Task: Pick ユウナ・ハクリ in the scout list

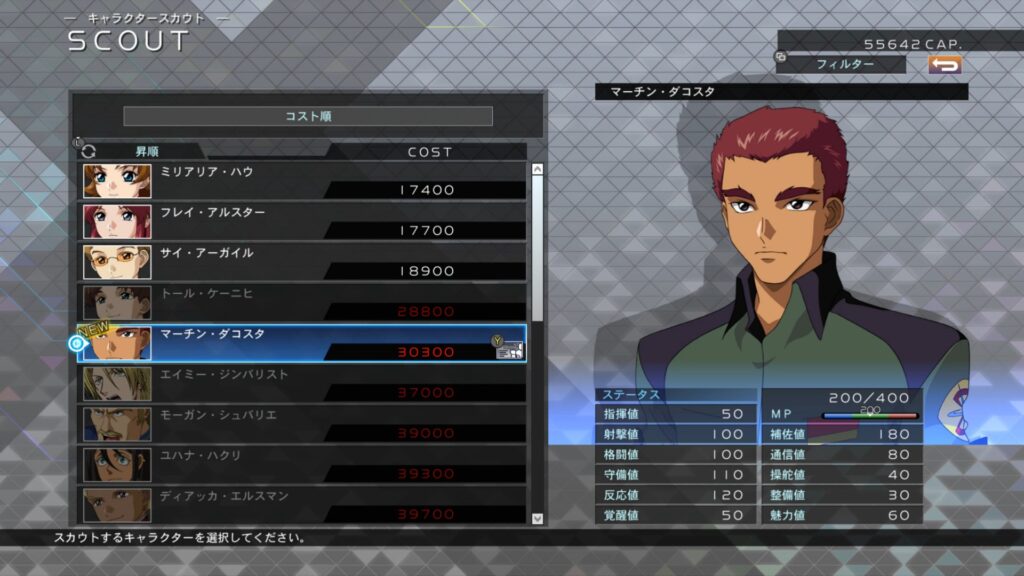Action: [x=303, y=465]
